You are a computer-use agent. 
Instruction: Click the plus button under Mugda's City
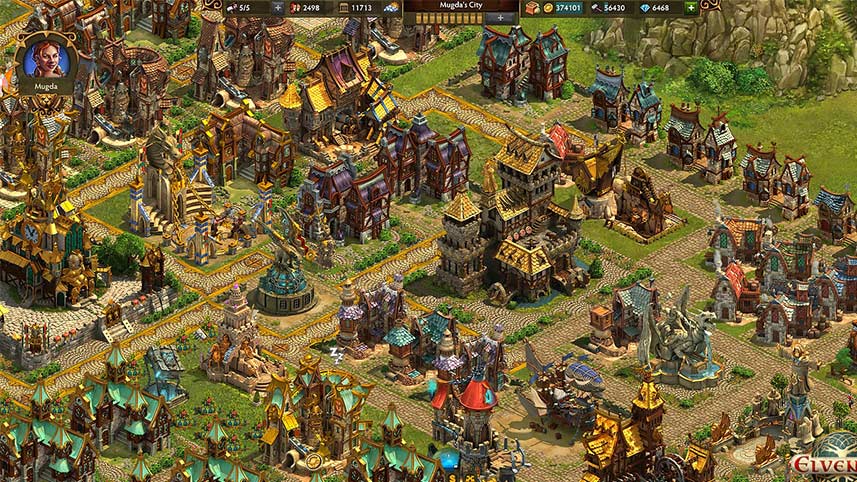click(x=502, y=18)
